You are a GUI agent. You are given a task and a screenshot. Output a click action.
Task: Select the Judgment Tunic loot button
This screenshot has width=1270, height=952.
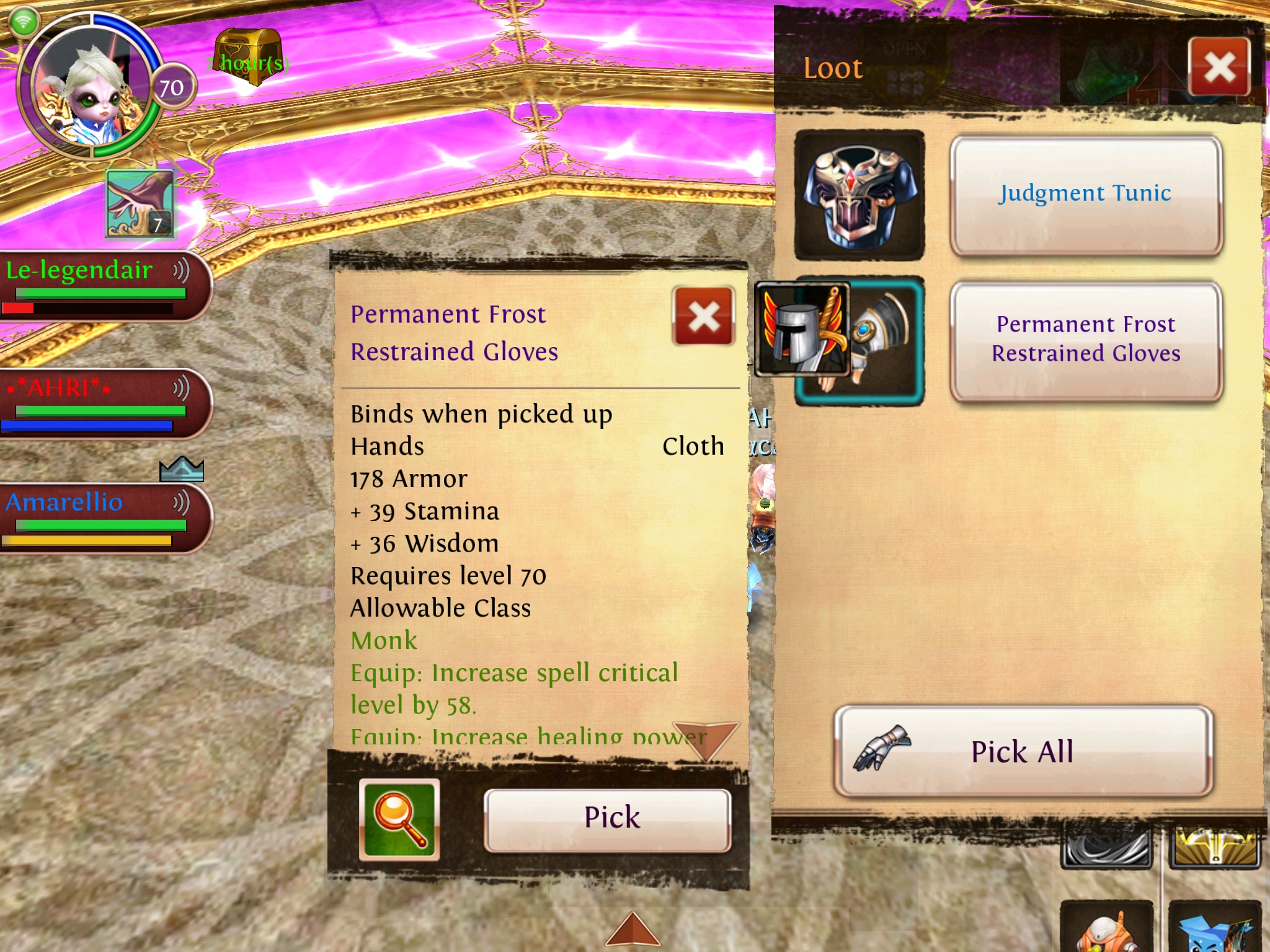[x=1085, y=194]
